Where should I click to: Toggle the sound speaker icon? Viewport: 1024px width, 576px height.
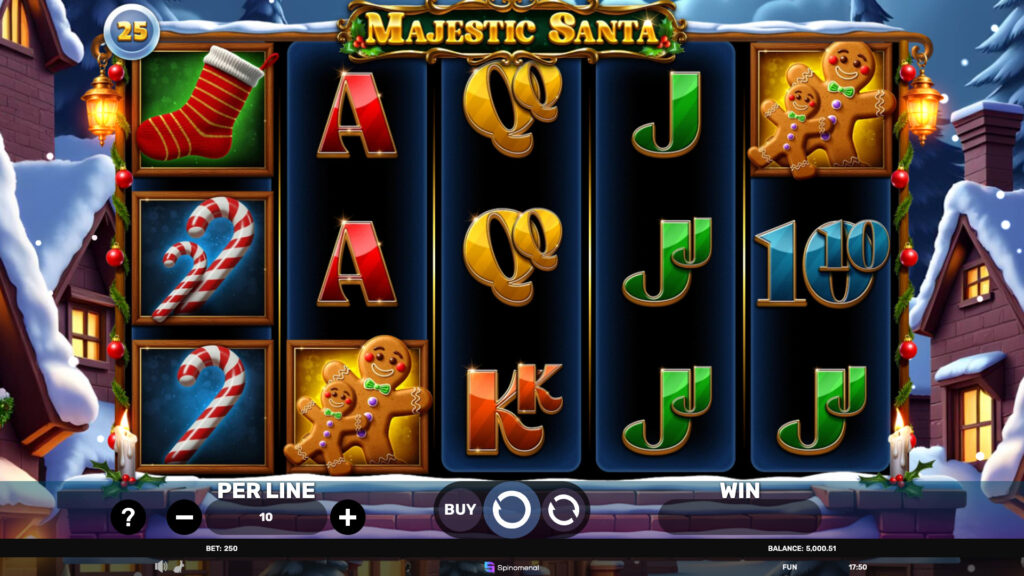click(x=160, y=566)
